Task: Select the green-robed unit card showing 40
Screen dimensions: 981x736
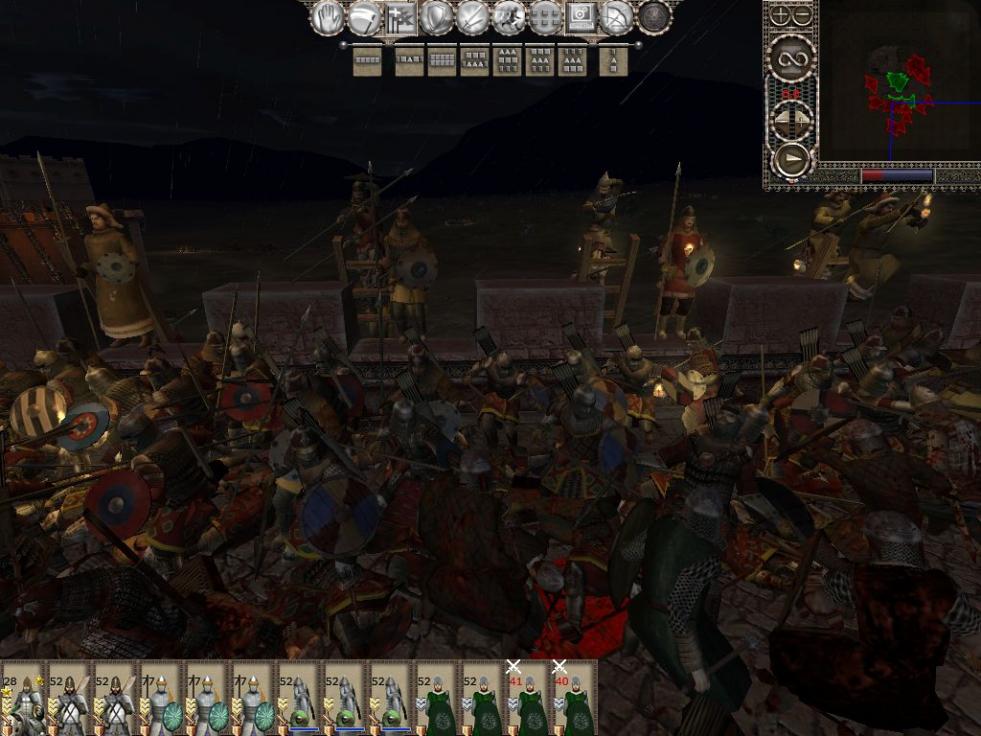Action: [x=574, y=698]
